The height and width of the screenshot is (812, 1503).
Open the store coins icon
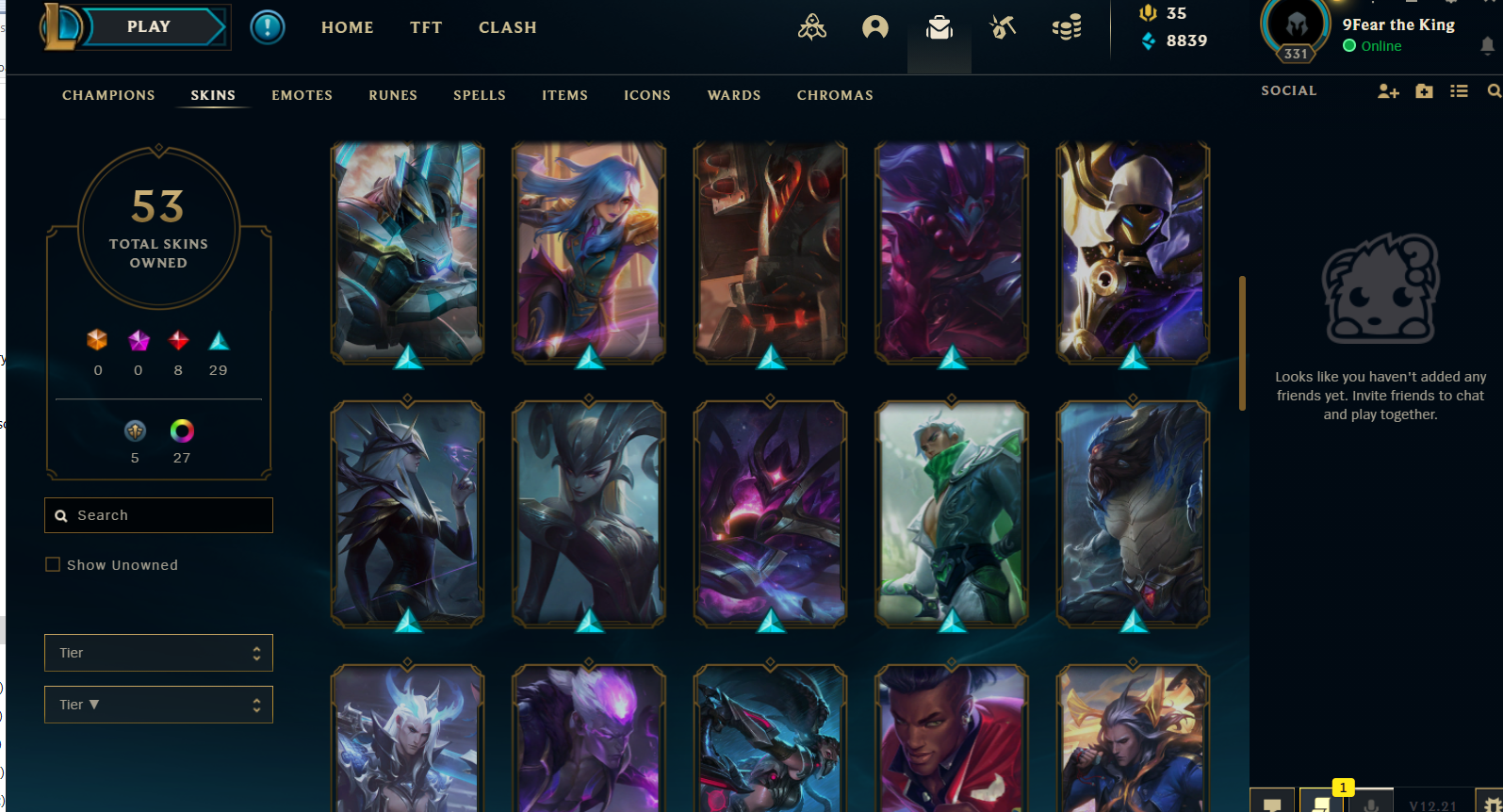(1067, 28)
